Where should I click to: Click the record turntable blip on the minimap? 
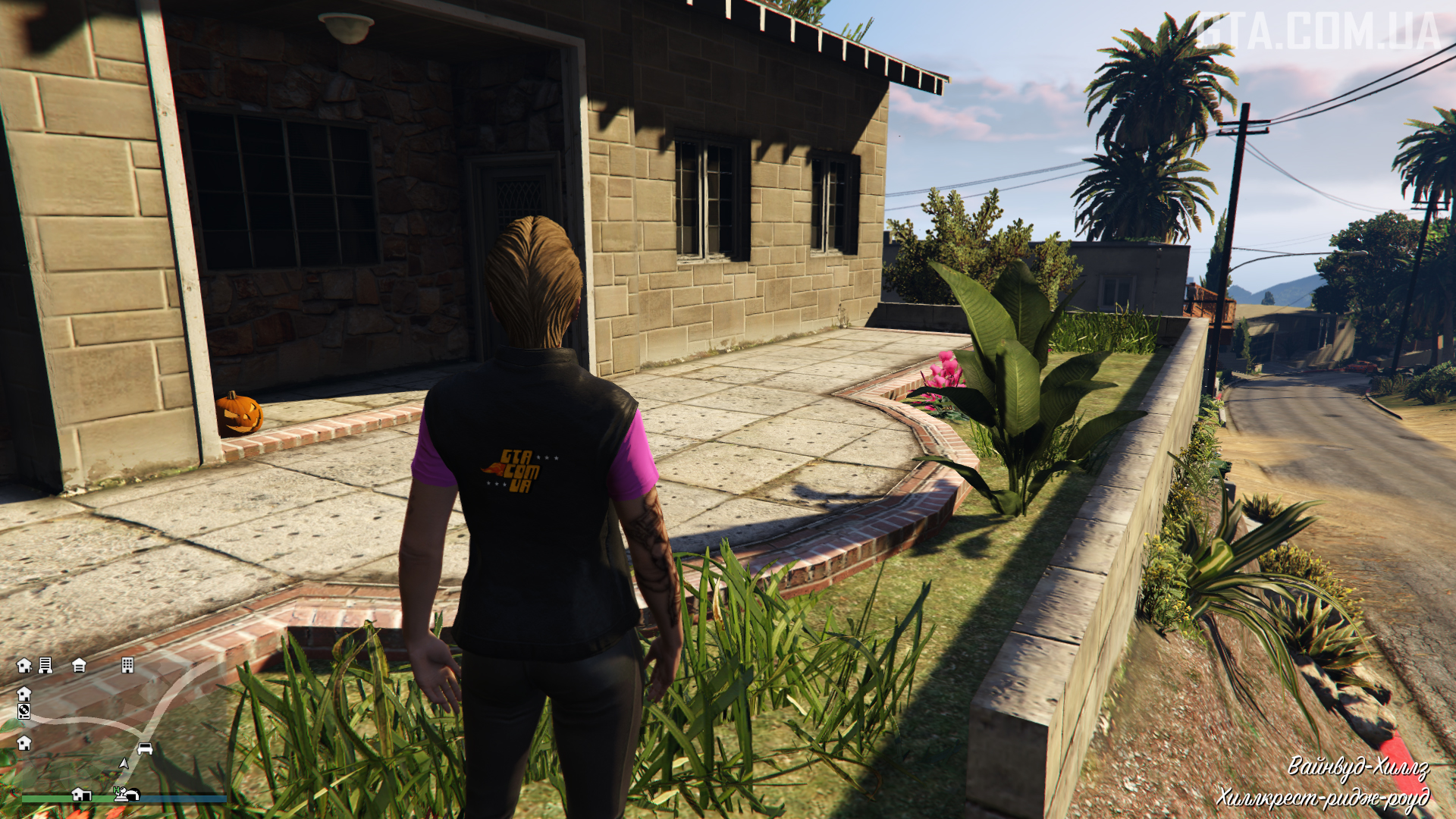click(x=24, y=711)
